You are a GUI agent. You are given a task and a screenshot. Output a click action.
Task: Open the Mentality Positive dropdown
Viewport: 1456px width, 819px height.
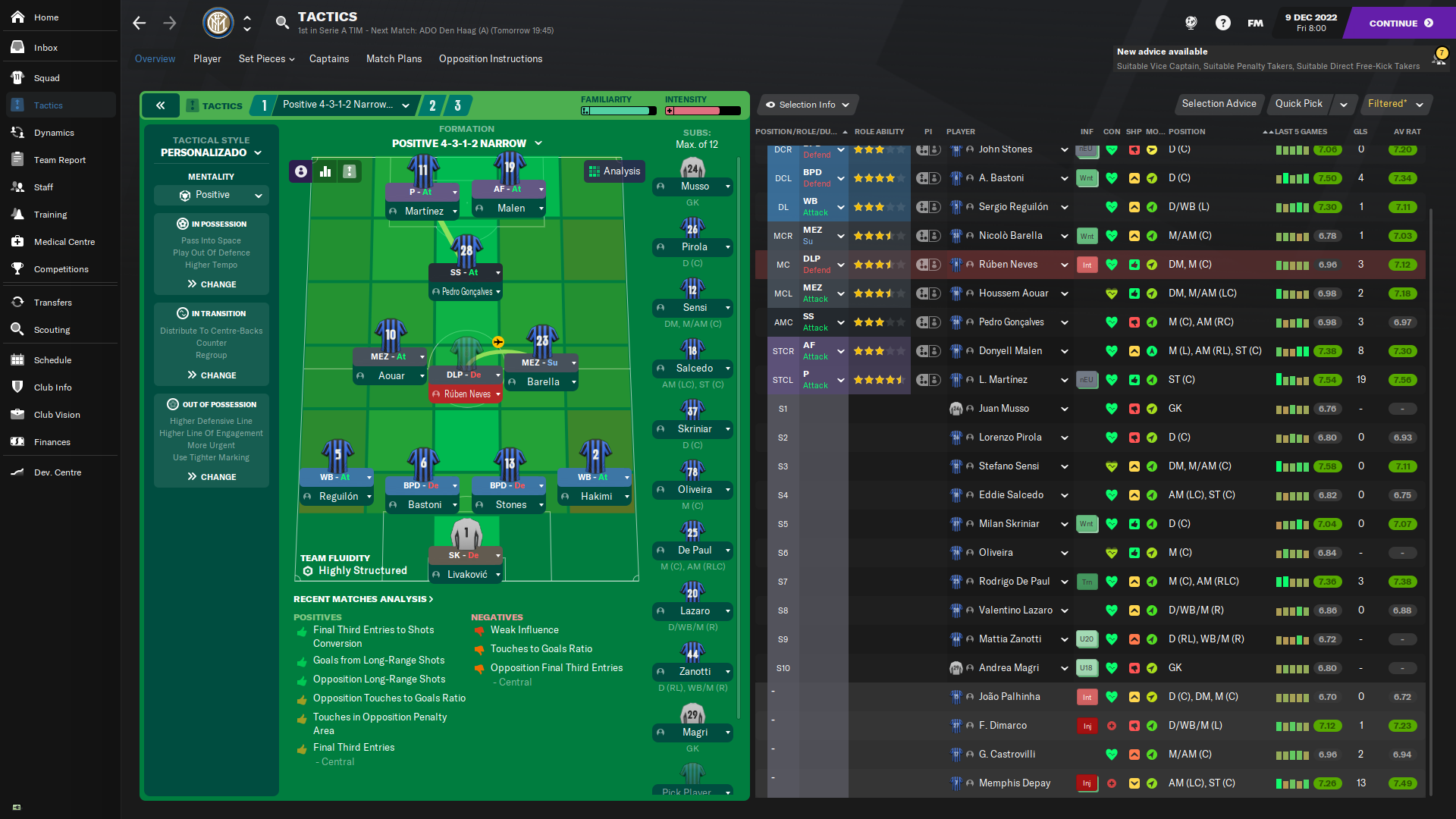(x=212, y=195)
